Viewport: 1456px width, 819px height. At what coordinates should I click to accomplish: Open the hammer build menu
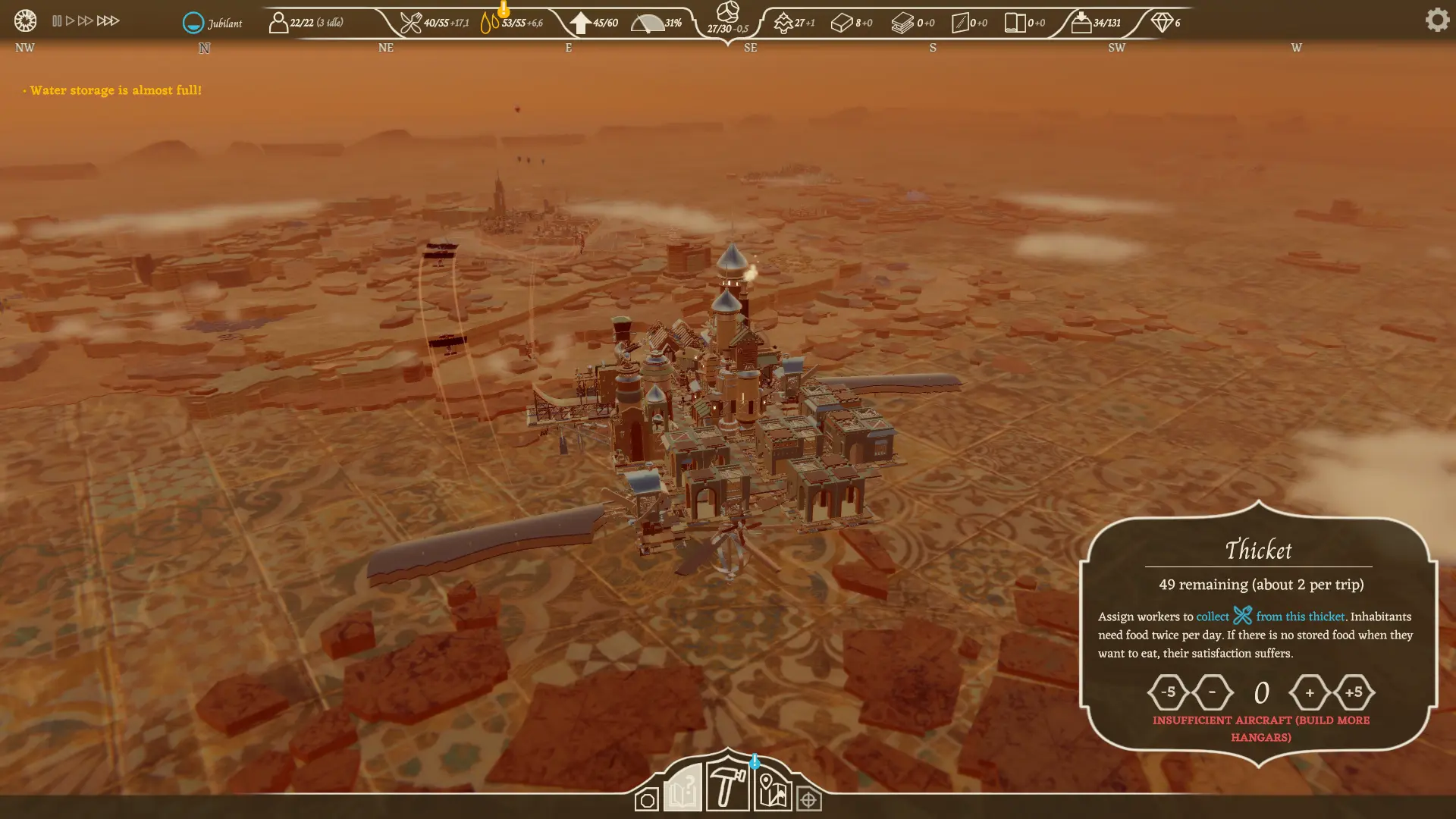coord(727,786)
